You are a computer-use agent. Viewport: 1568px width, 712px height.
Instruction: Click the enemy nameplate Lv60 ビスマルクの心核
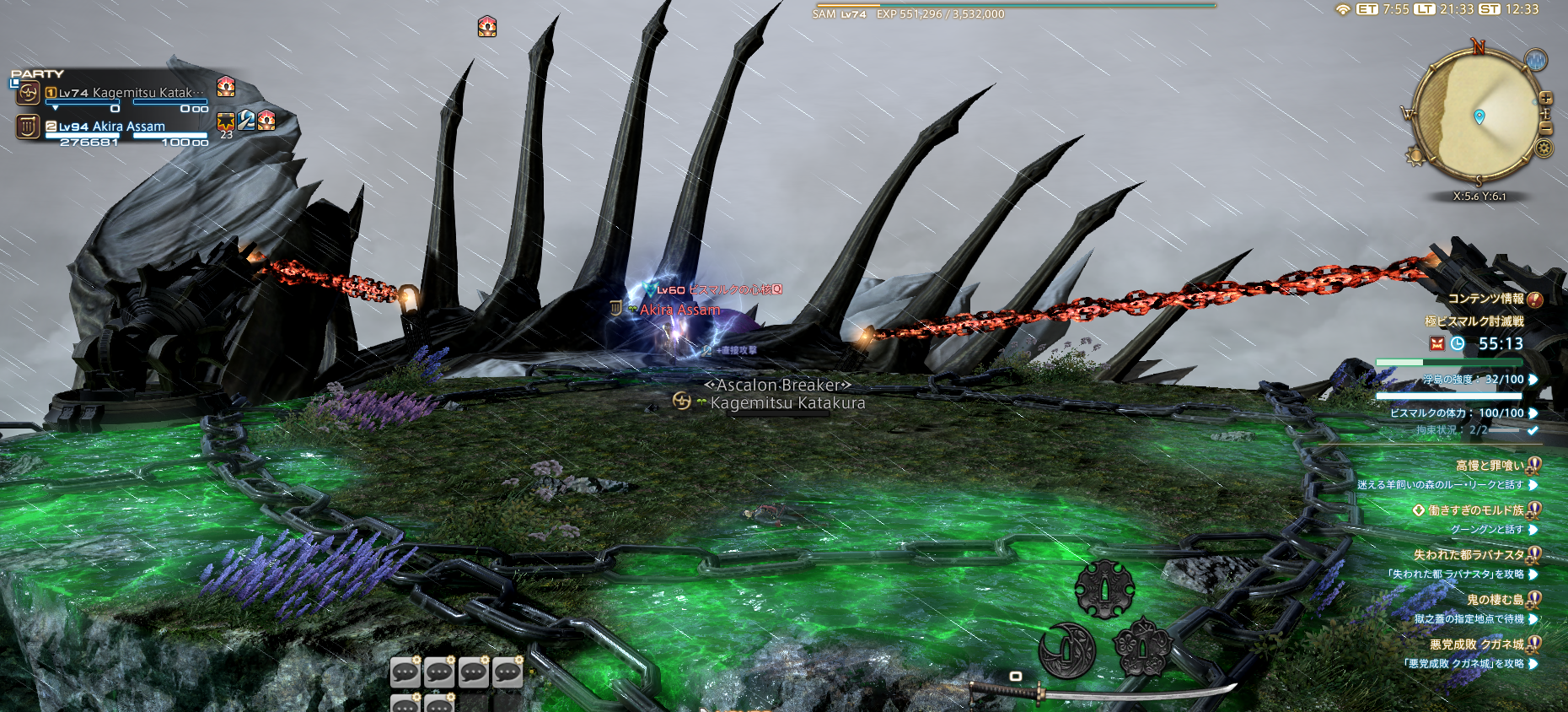(x=719, y=289)
